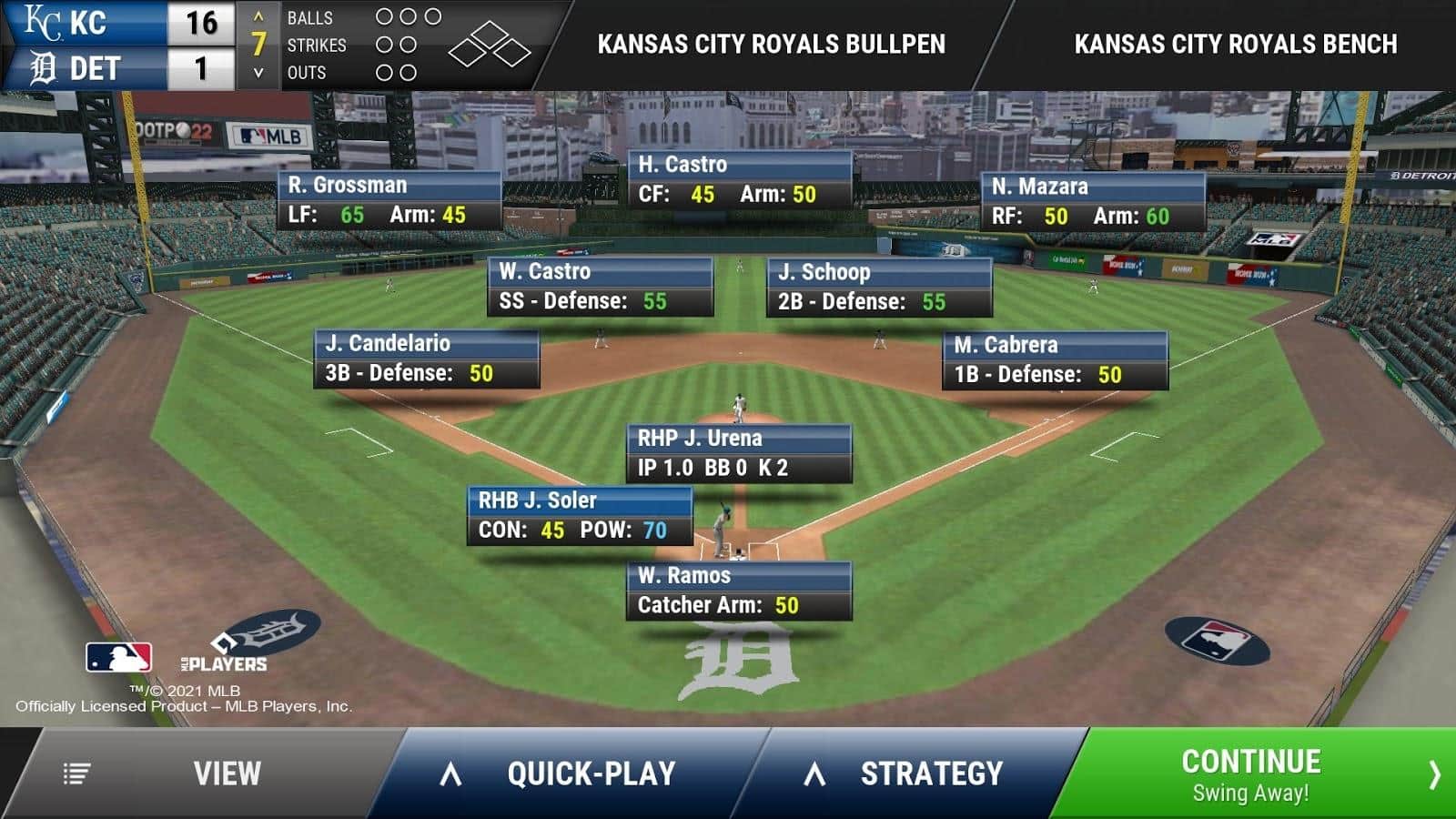This screenshot has width=1456, height=819.
Task: Select center fielder H. Castro's card
Action: tap(740, 179)
